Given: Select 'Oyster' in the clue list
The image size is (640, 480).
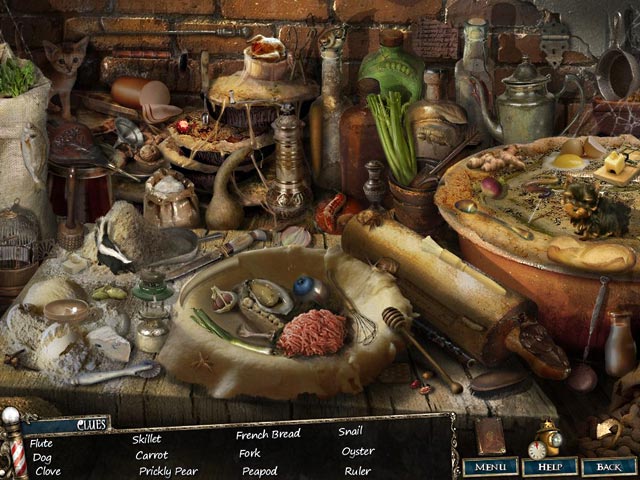Looking at the screenshot, I should pos(357,451).
